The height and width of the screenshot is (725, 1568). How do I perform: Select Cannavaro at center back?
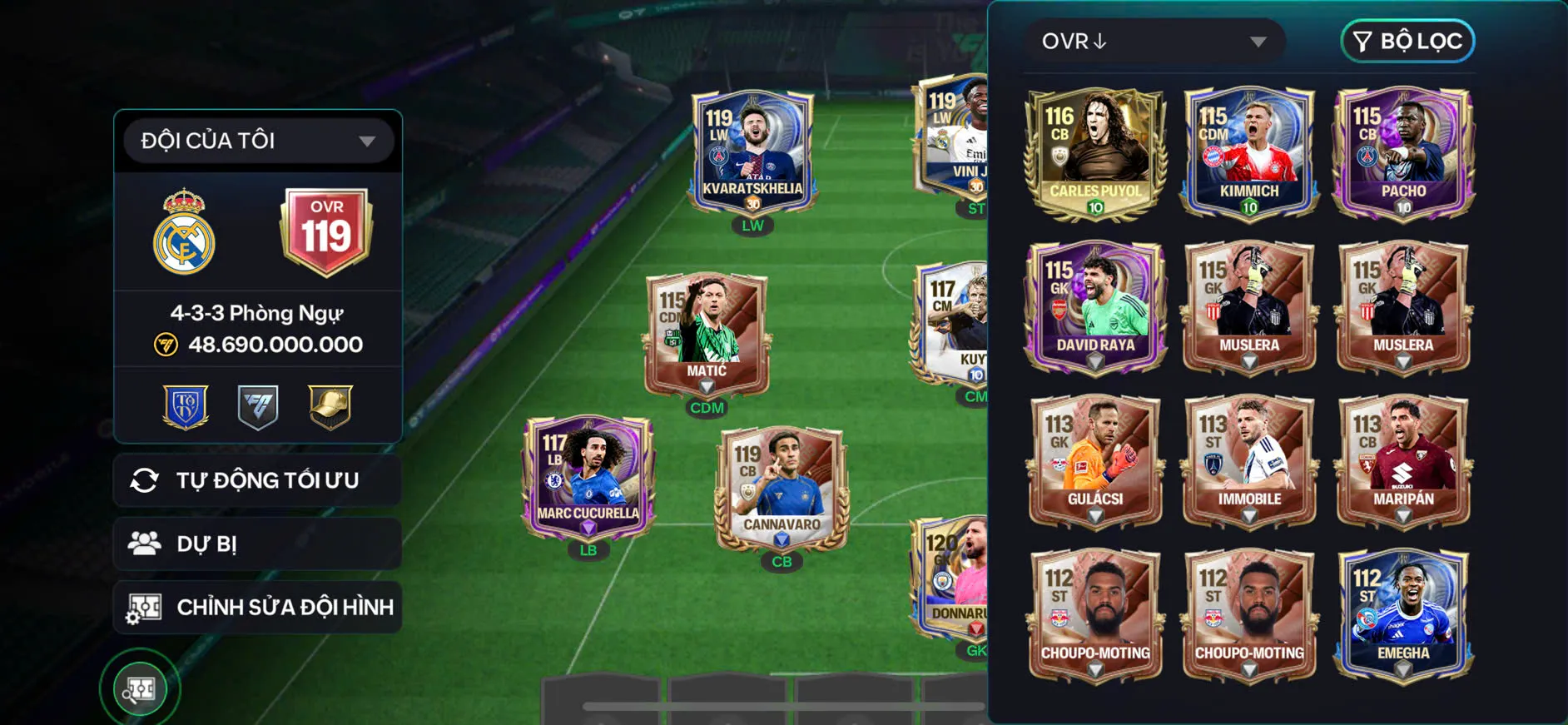click(782, 490)
